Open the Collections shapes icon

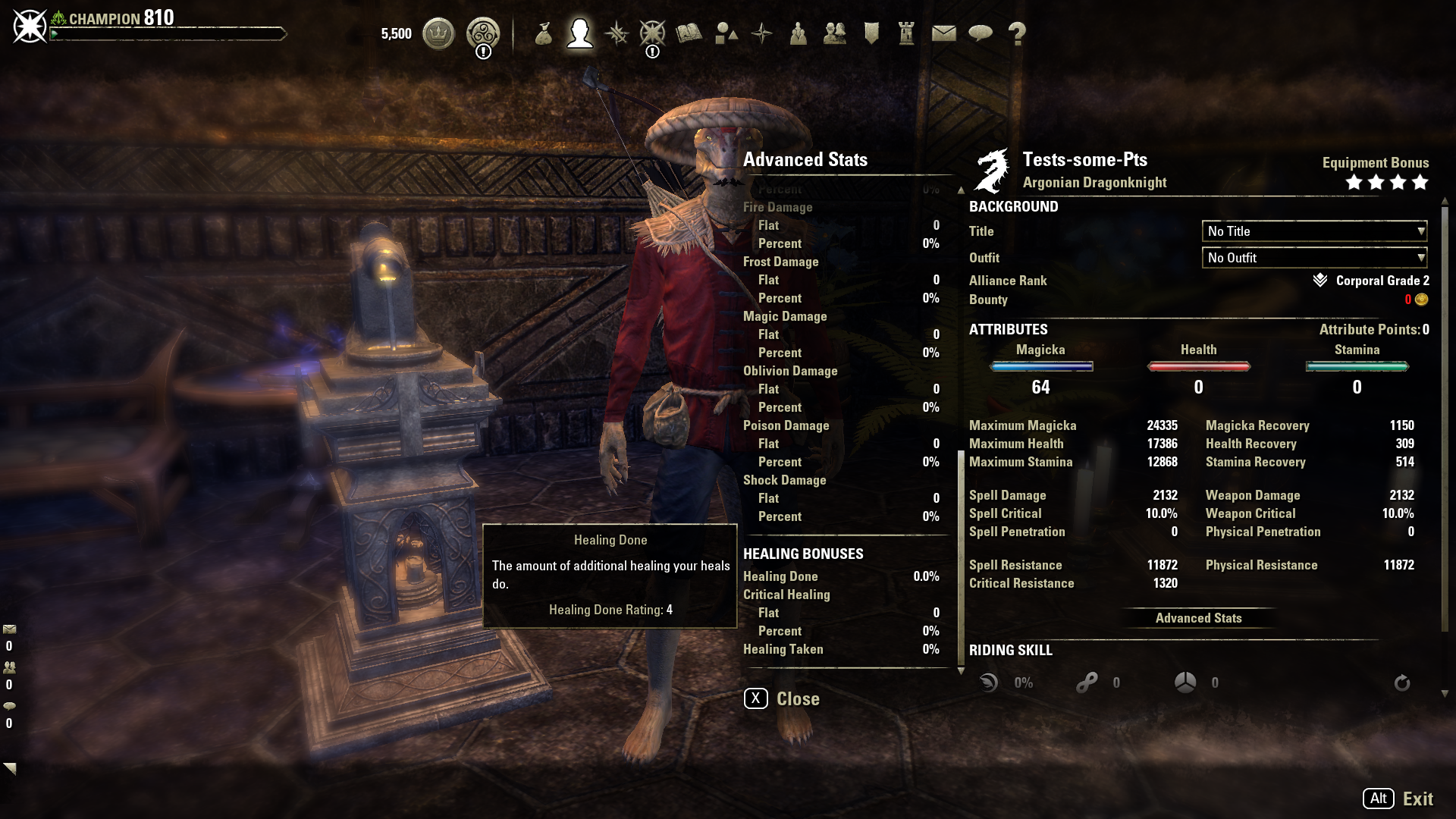tap(726, 33)
